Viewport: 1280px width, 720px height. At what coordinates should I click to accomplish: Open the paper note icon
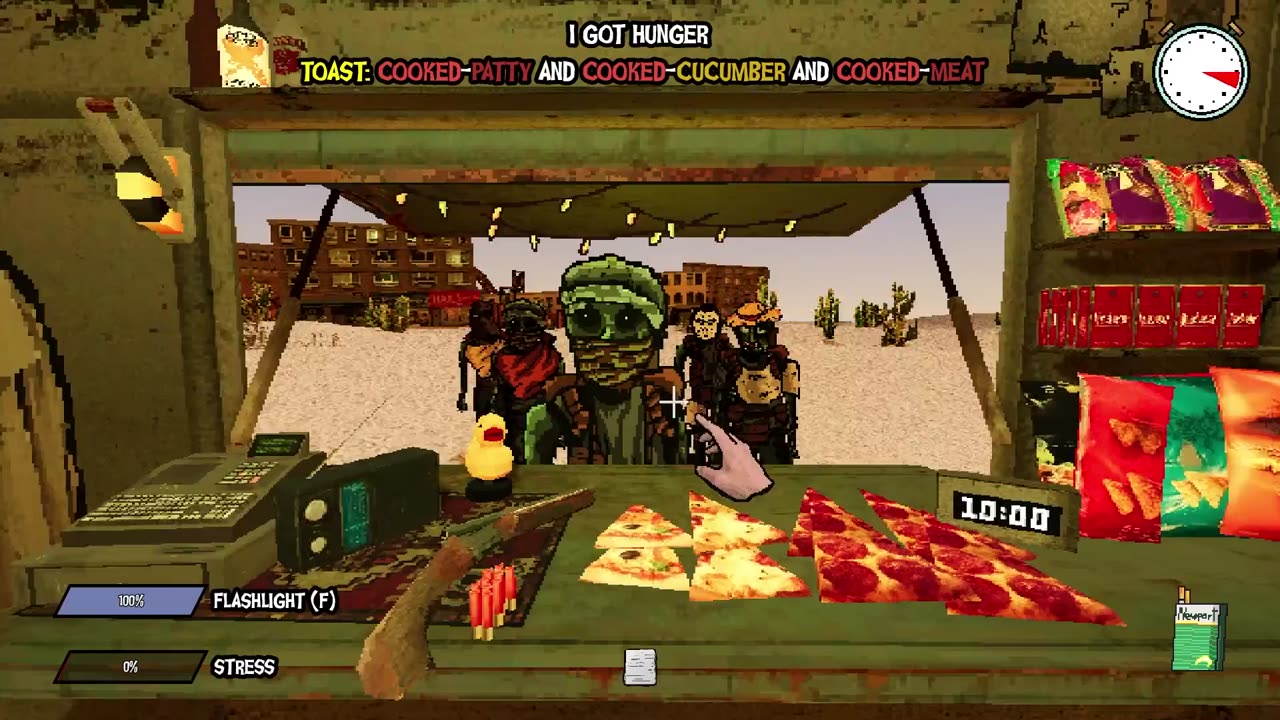point(640,667)
